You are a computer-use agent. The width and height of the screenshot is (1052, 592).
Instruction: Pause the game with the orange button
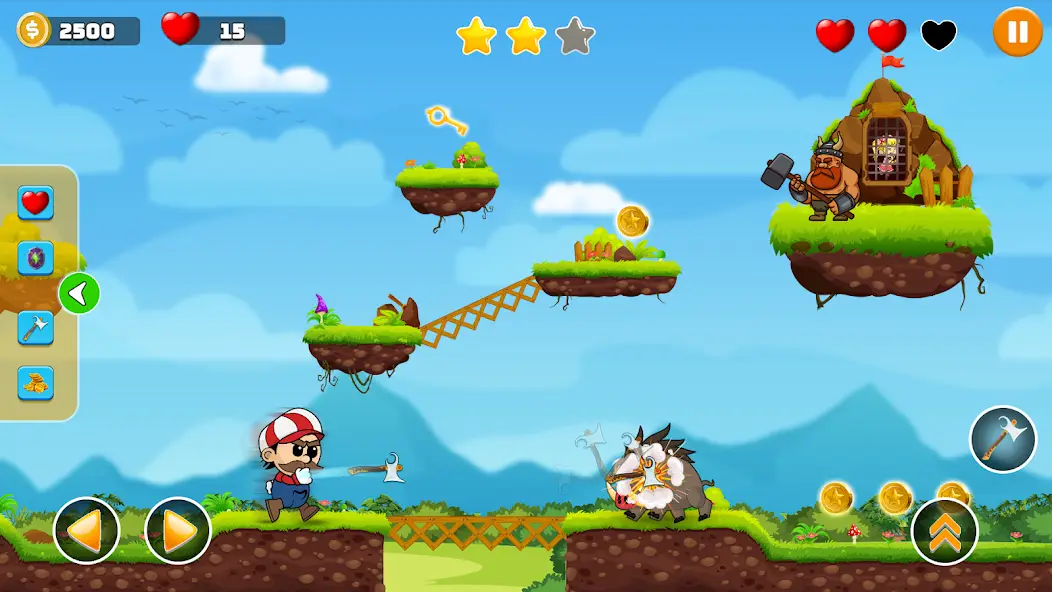click(x=1017, y=32)
